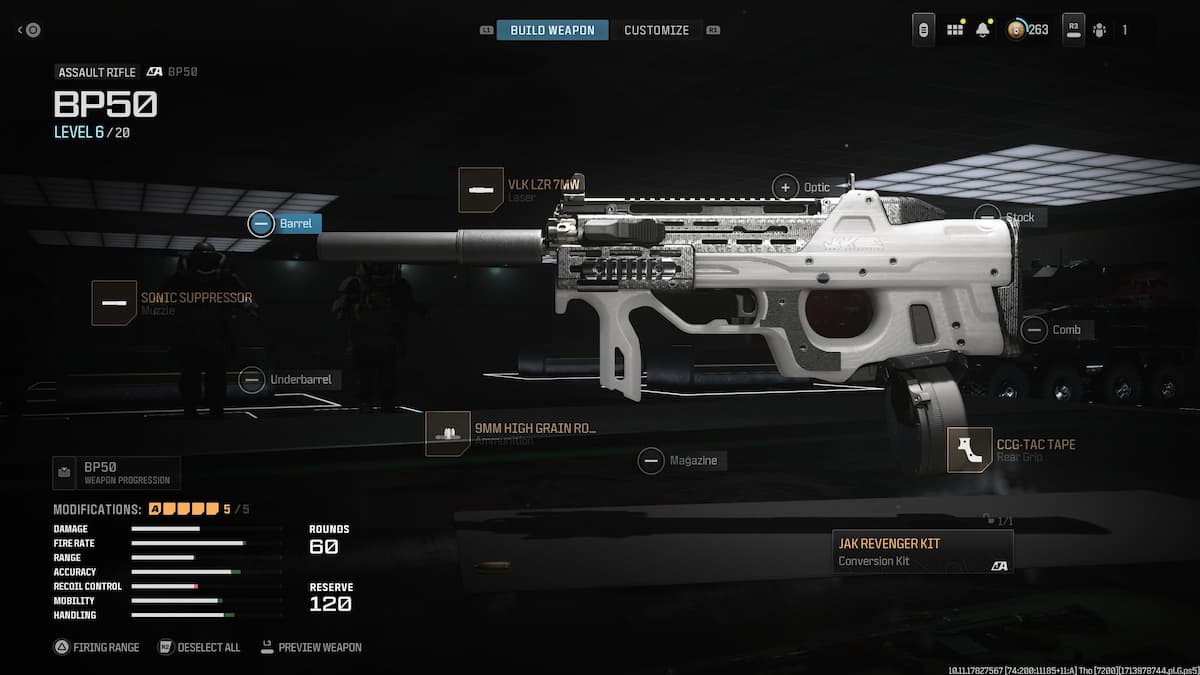Go back using the top-left arrow
This screenshot has width=1200, height=675.
[29, 30]
